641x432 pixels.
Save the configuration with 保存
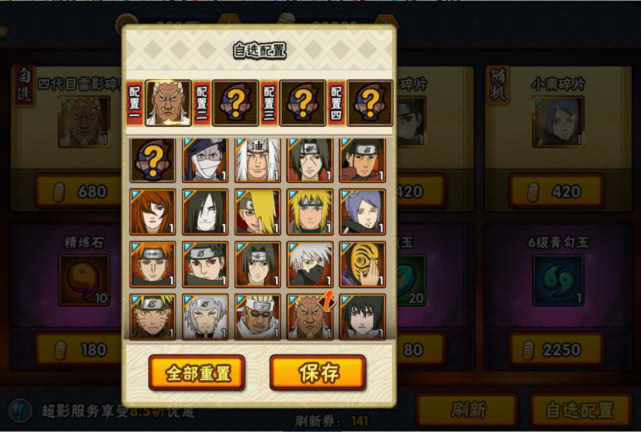point(317,372)
